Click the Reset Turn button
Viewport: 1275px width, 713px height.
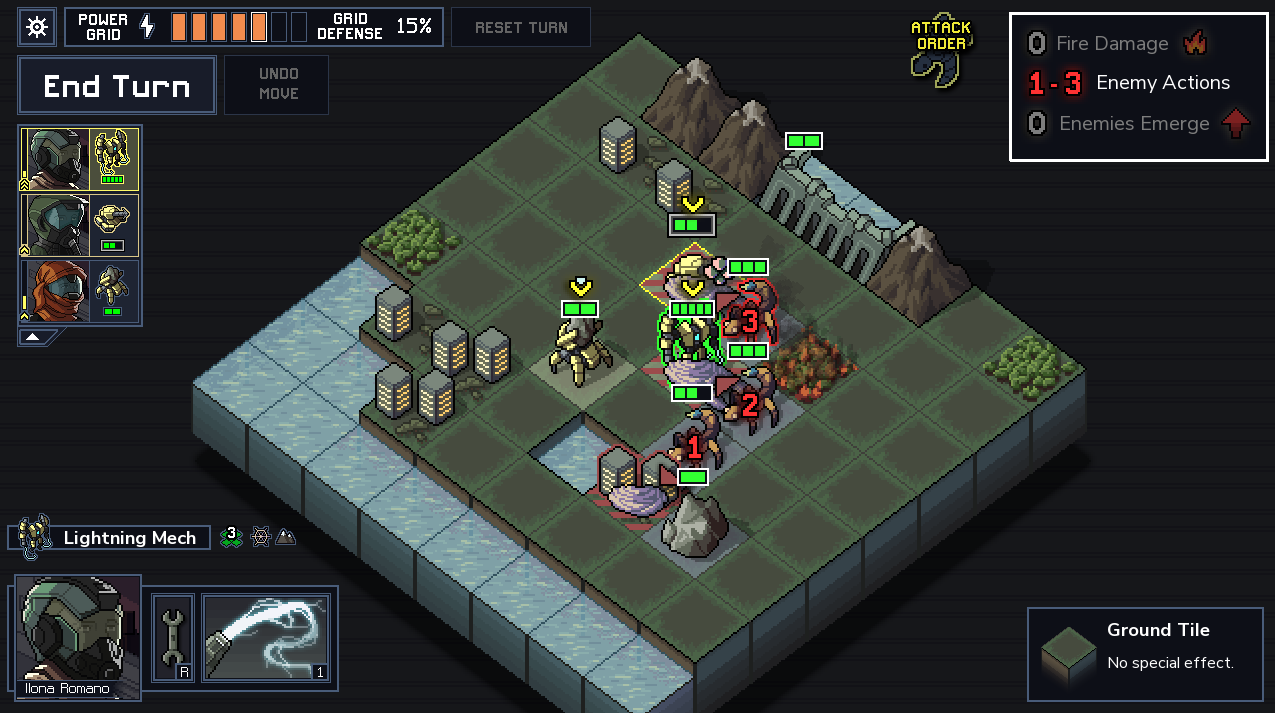(x=520, y=27)
